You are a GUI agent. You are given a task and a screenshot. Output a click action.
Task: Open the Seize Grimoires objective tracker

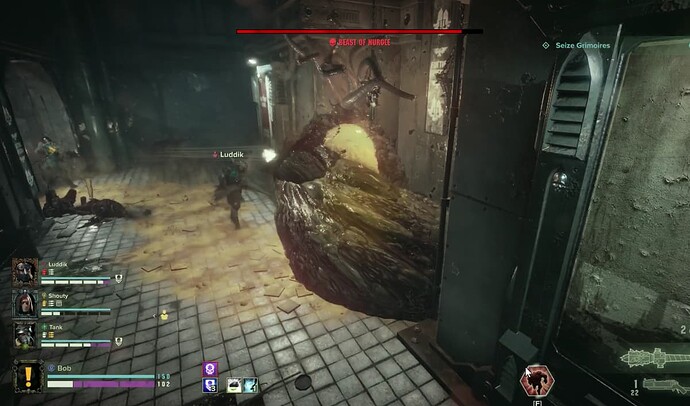578,45
